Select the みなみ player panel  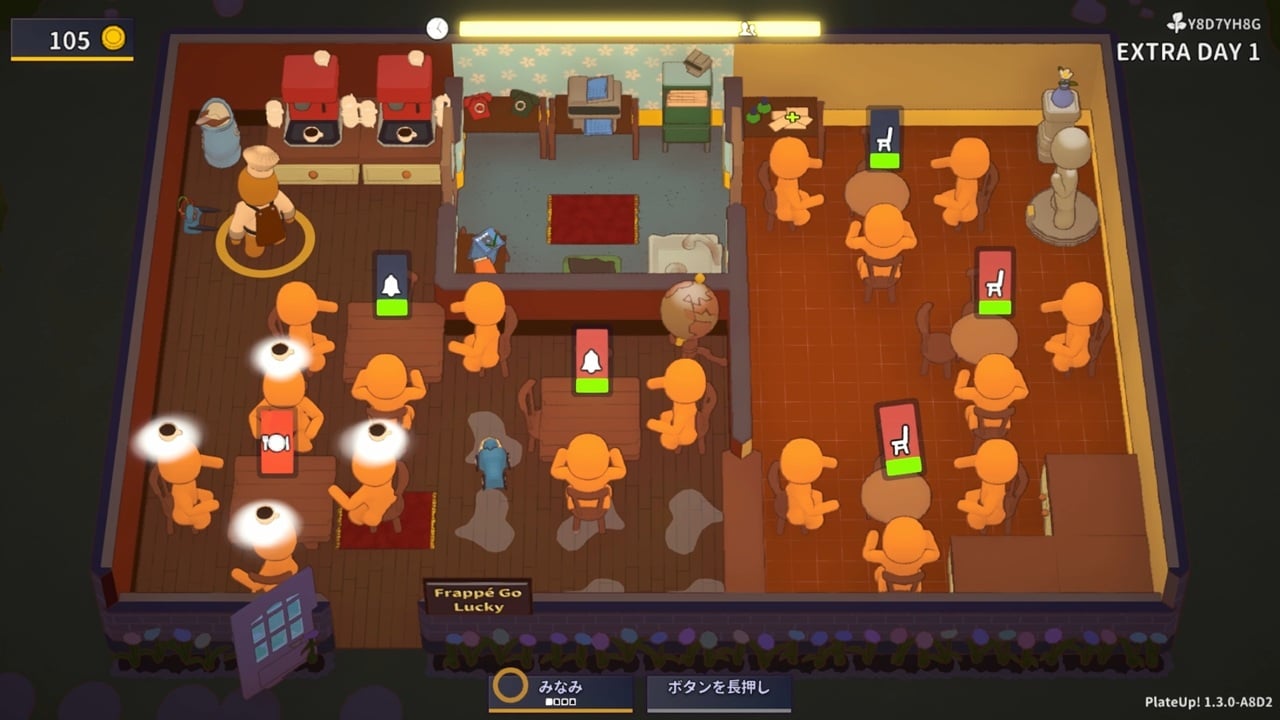[561, 691]
